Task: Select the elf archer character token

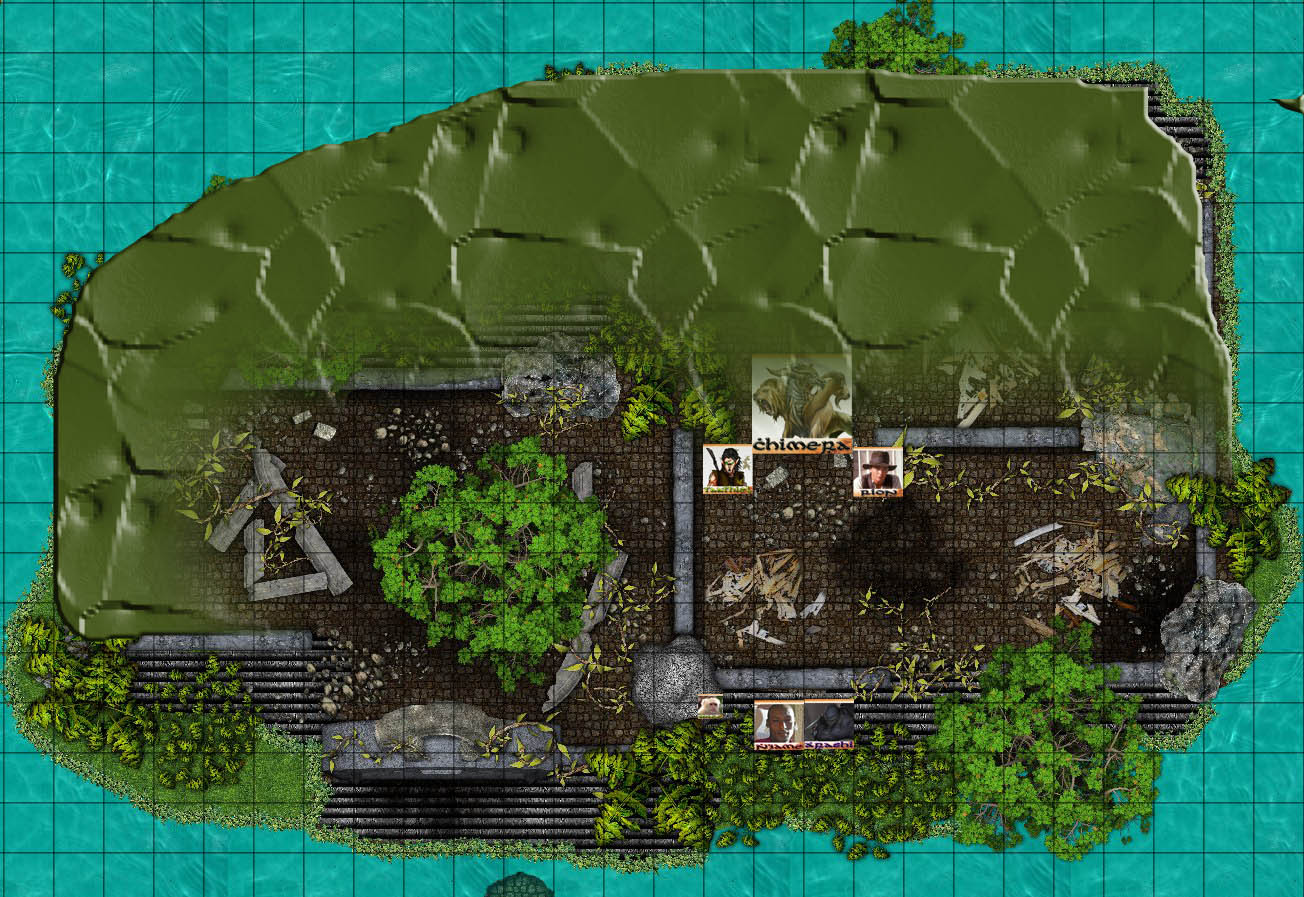Action: [x=728, y=469]
